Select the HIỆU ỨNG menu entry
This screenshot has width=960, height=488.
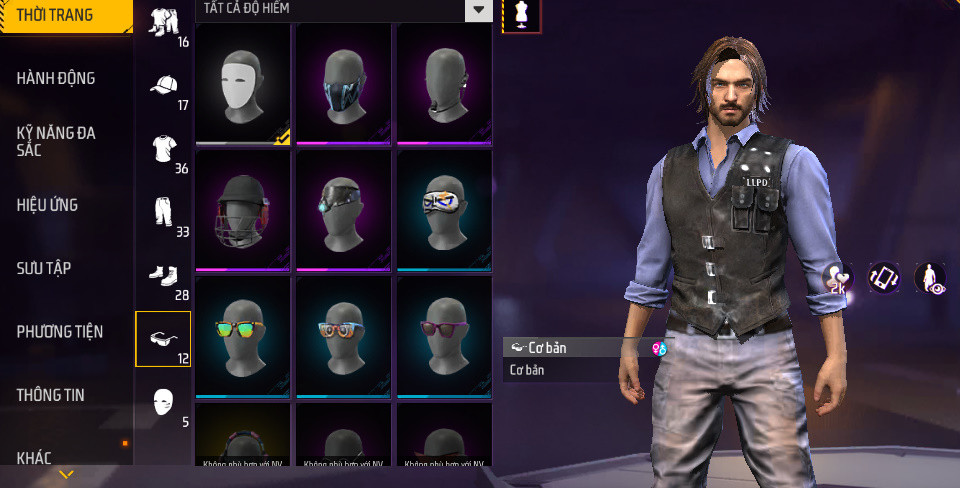coord(47,205)
